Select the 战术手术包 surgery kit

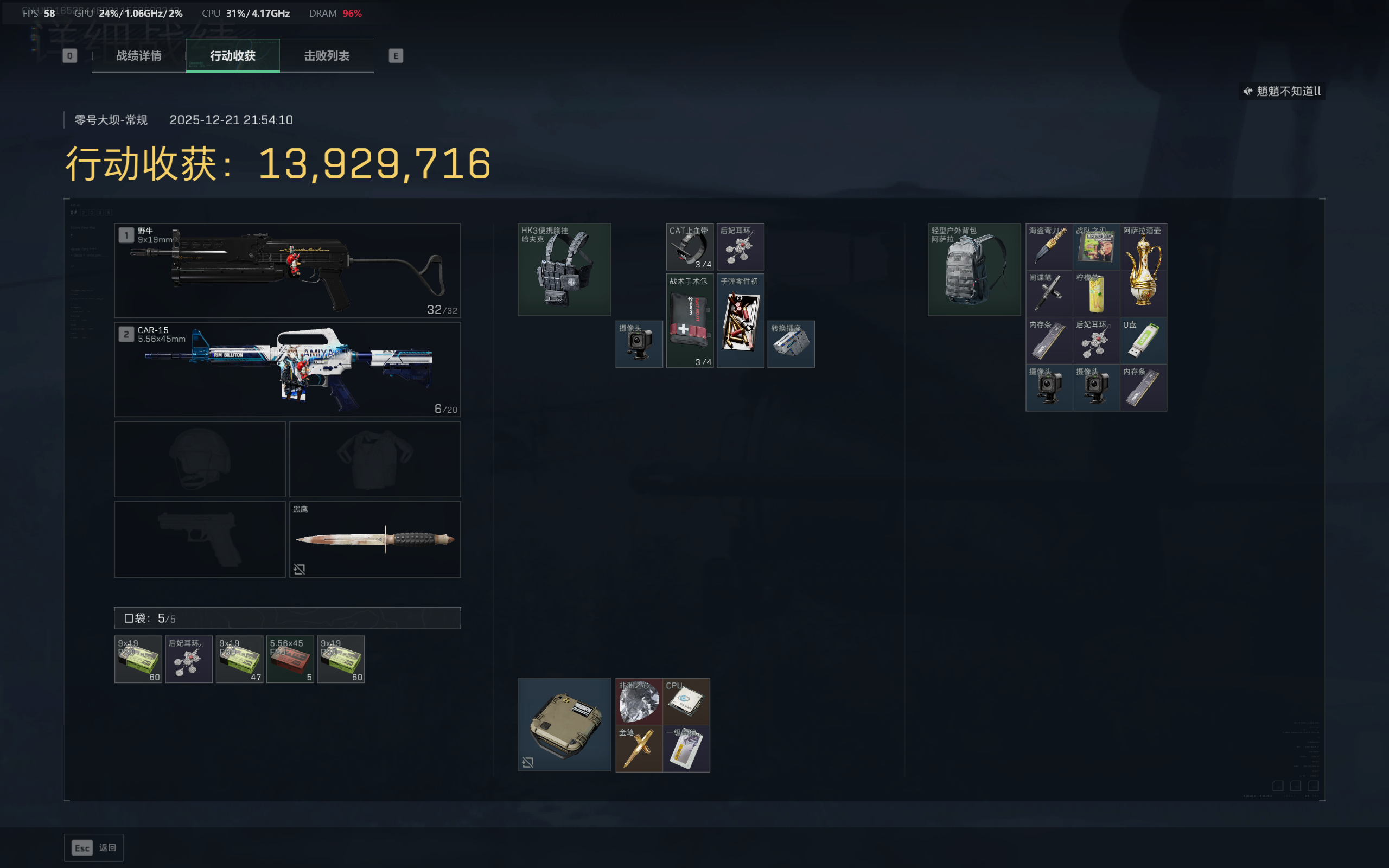689,320
